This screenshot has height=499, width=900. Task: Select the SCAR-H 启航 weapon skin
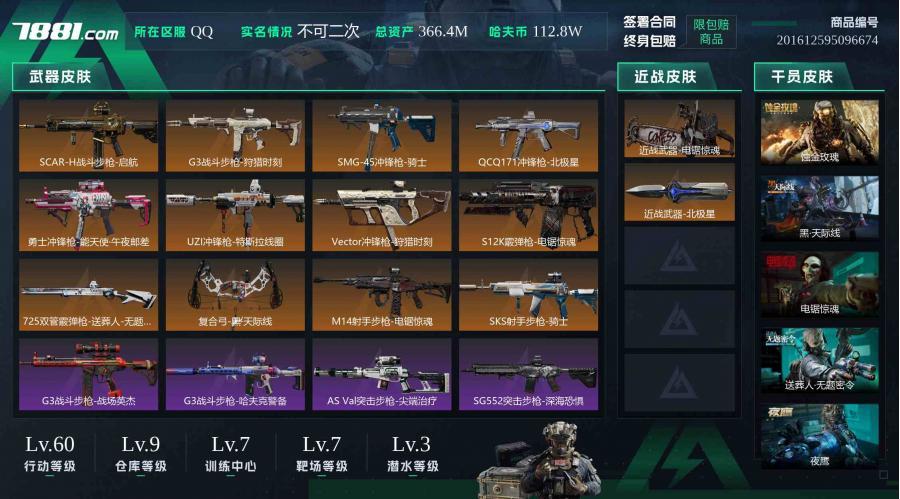[88, 135]
